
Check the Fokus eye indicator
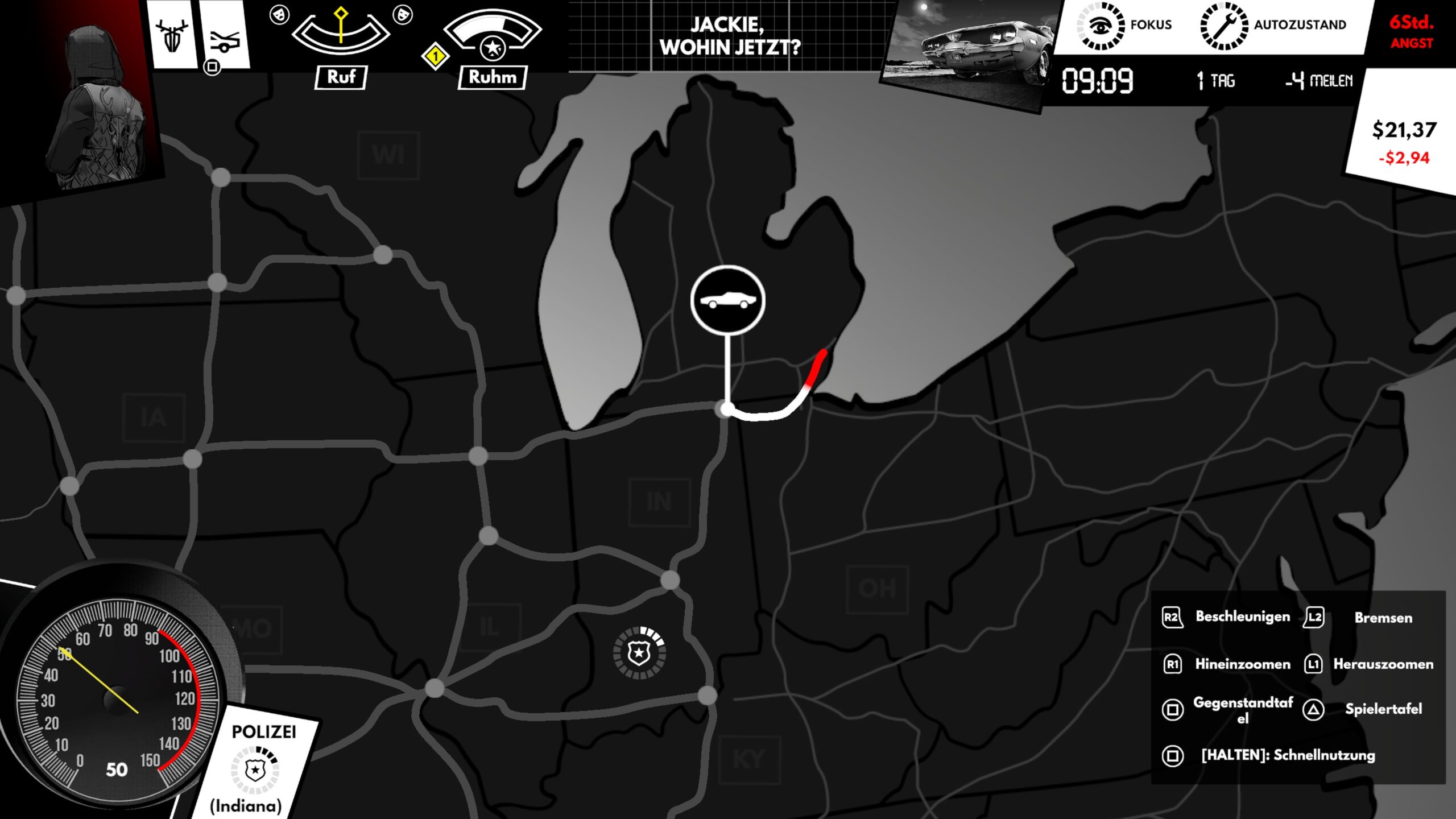coord(1101,26)
